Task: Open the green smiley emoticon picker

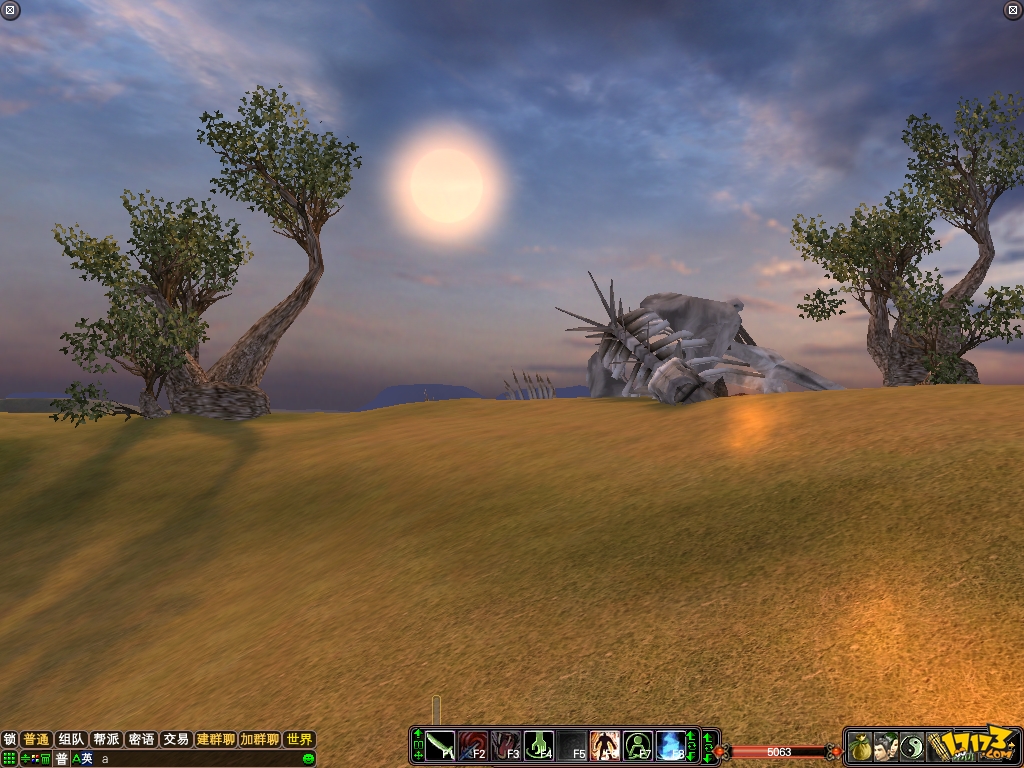Action: tap(309, 759)
